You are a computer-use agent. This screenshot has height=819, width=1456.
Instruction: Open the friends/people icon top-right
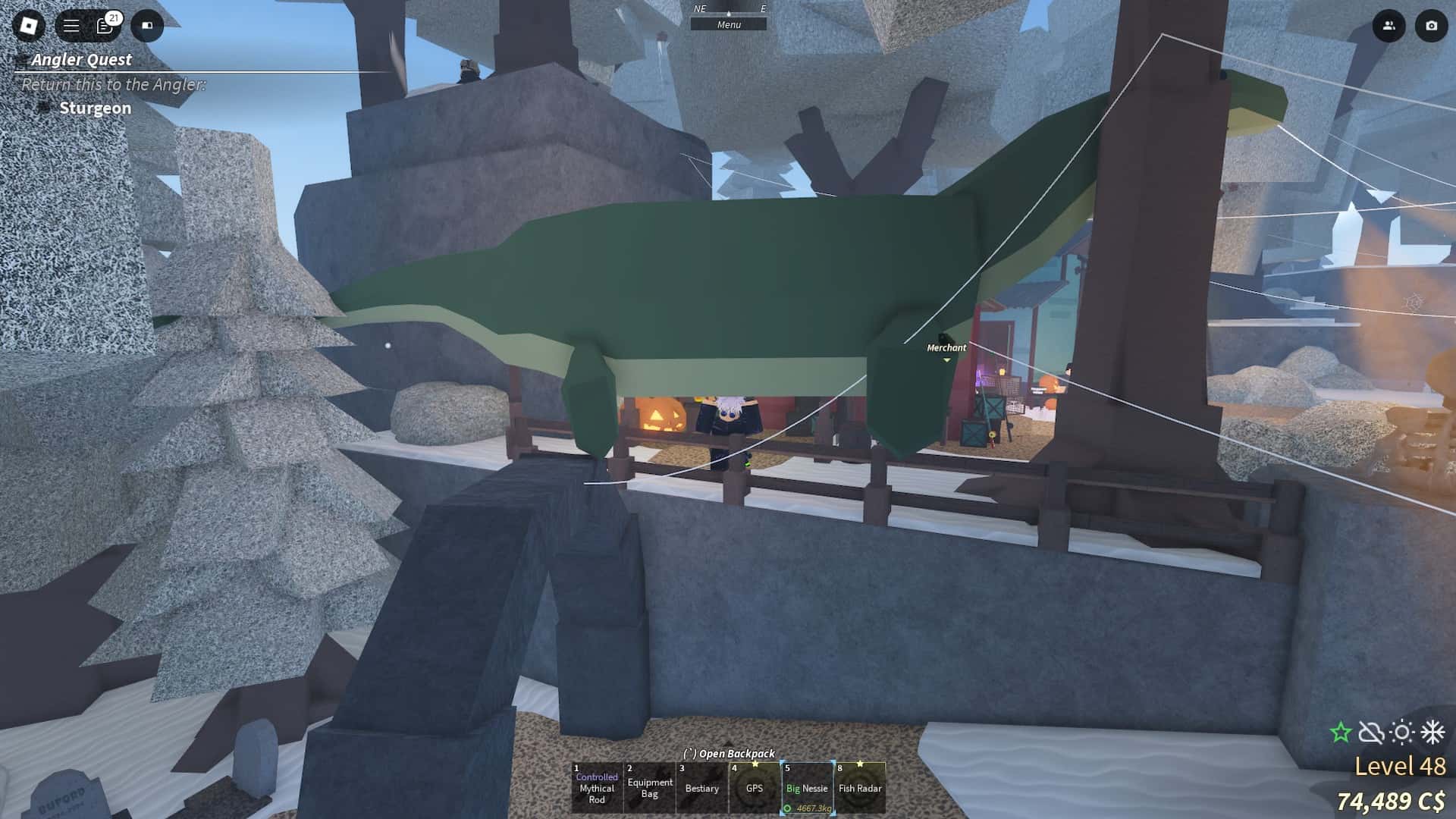1389,26
